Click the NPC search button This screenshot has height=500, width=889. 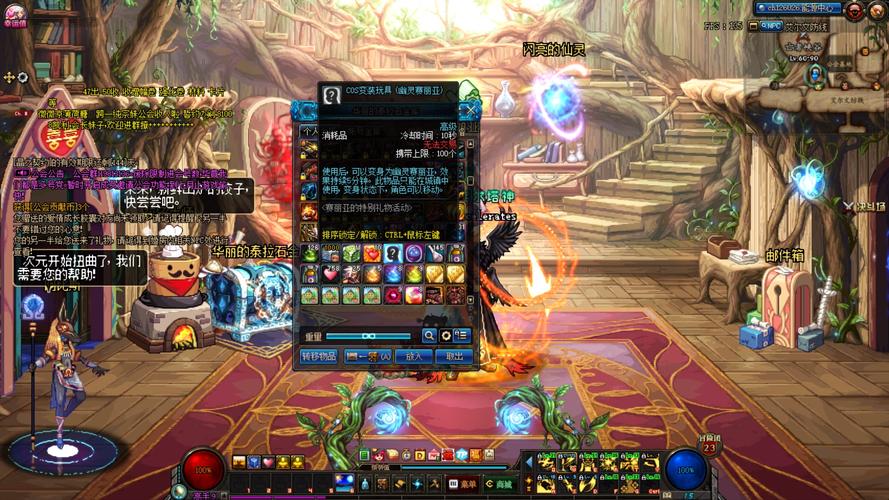click(x=772, y=25)
